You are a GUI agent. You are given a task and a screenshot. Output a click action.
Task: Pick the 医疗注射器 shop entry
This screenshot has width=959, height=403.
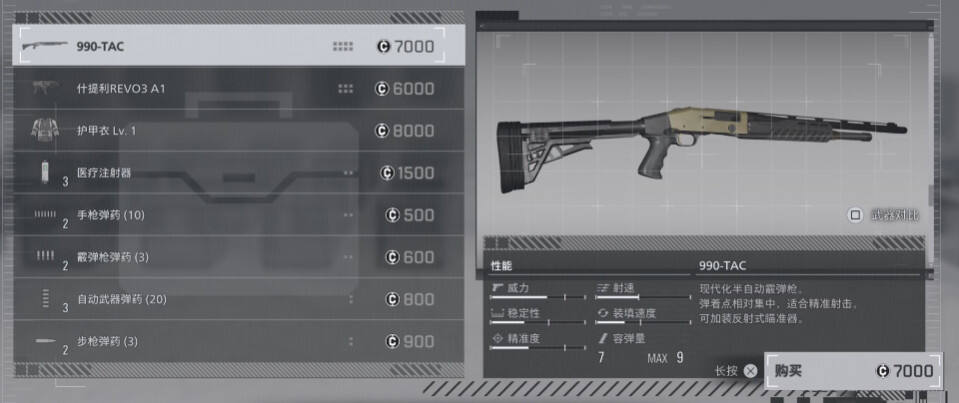coord(238,173)
